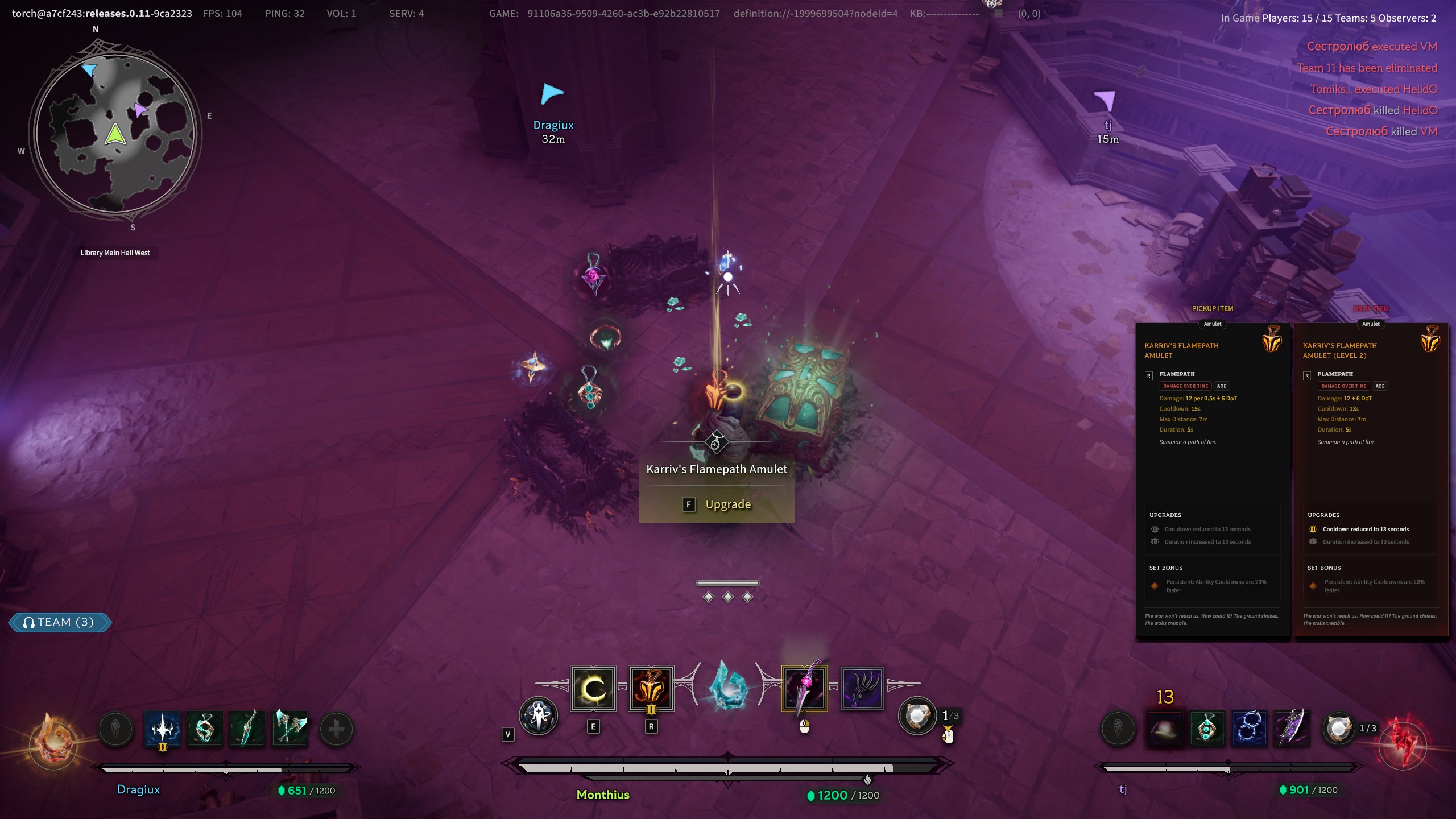
Task: Inspect Dragiux's white star ability icon
Action: 163,729
